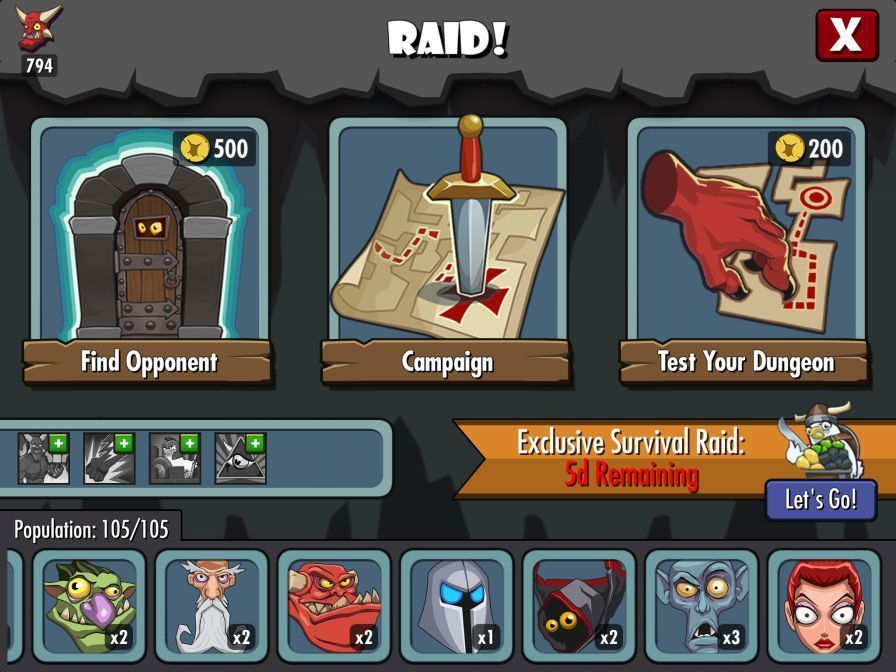Viewport: 896px width, 672px height.
Task: Open the Campaign map
Action: [x=446, y=250]
